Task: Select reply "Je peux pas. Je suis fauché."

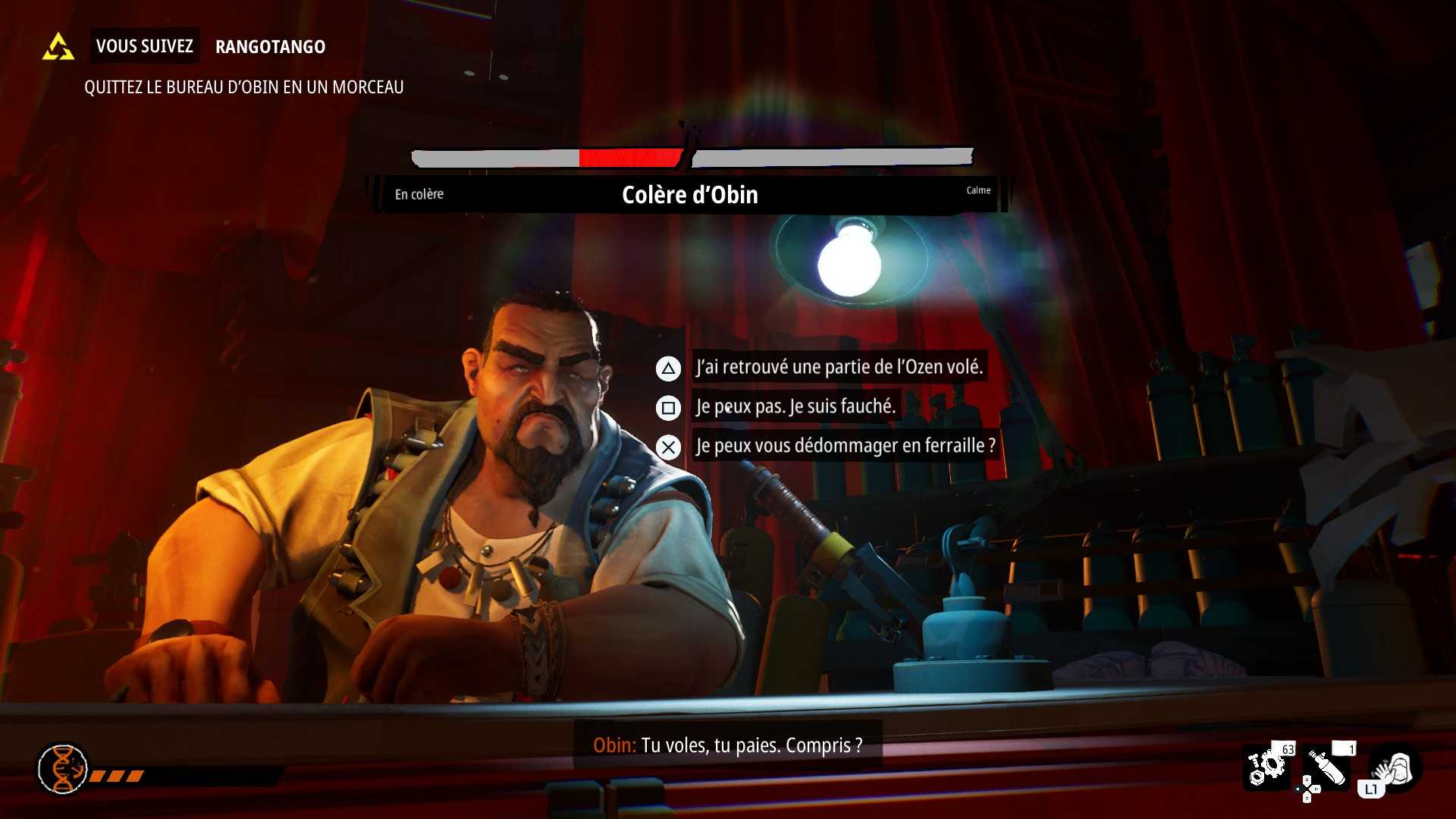Action: coord(795,407)
